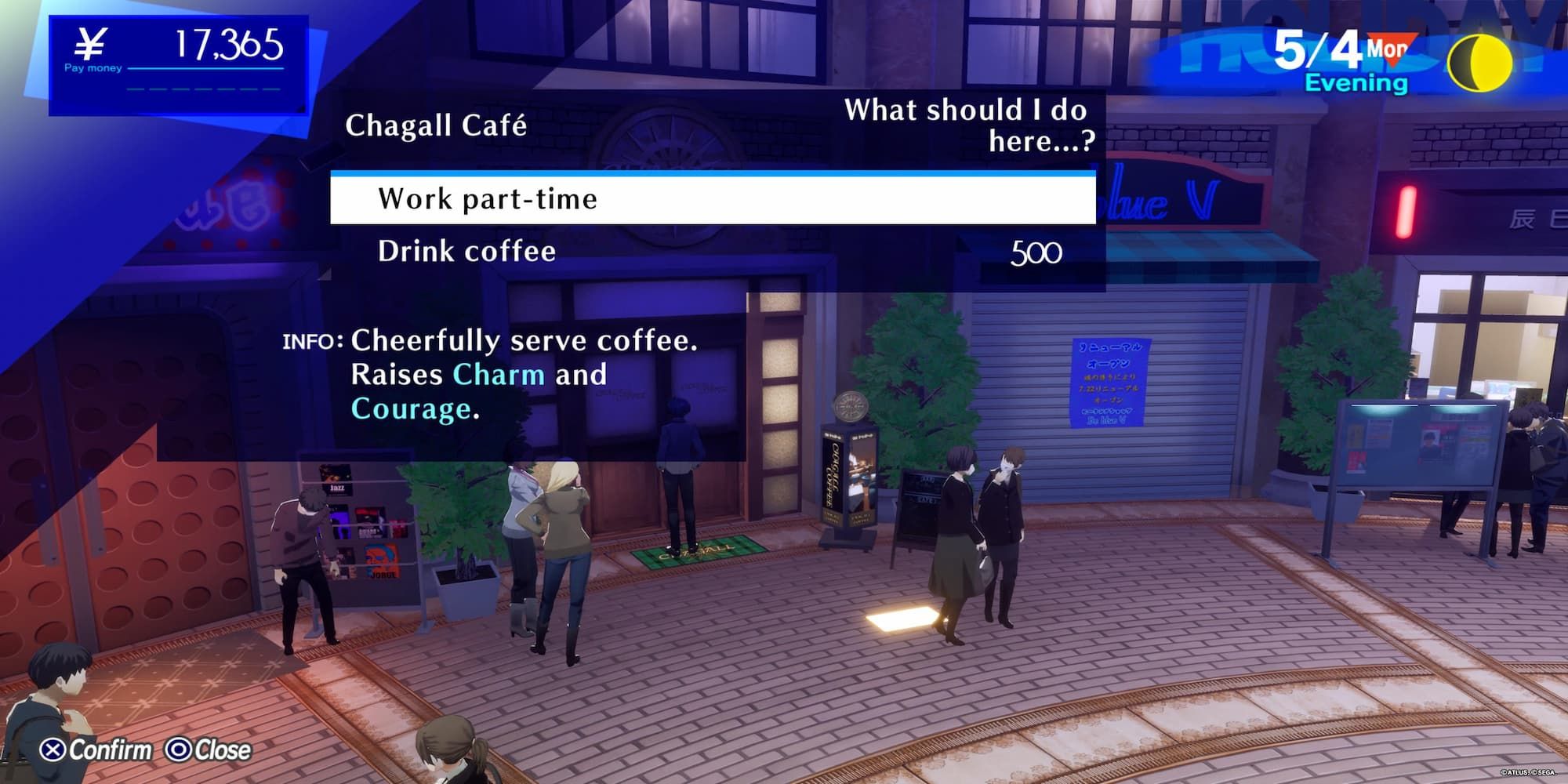The height and width of the screenshot is (784, 1568).
Task: Click the "What should I do here...?" prompt
Action: (x=967, y=125)
